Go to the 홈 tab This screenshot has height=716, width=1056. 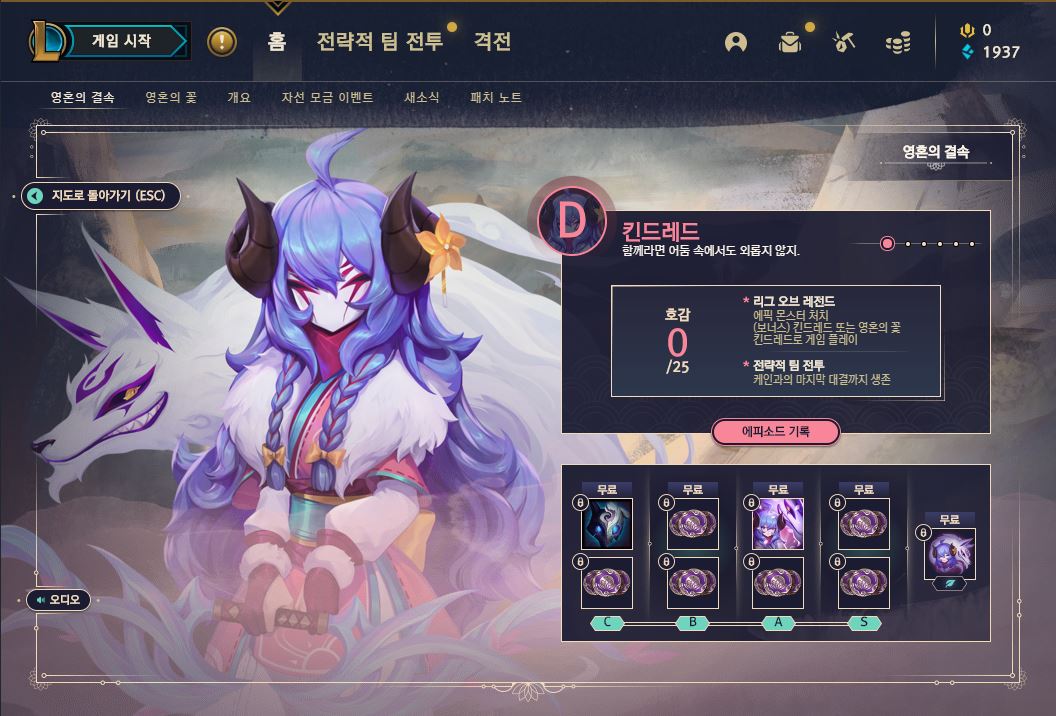277,42
